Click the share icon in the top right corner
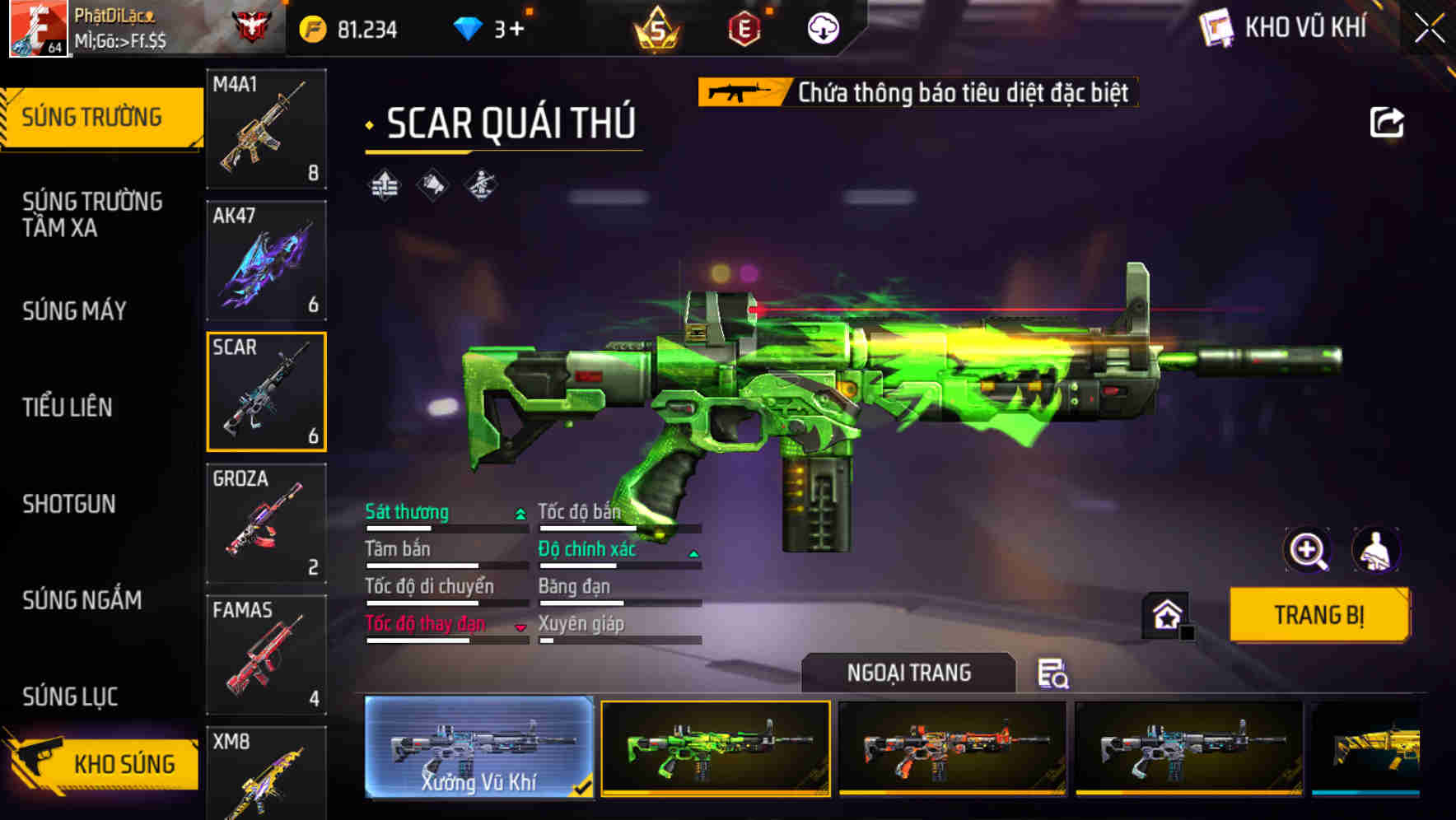The image size is (1456, 820). pos(1387,122)
